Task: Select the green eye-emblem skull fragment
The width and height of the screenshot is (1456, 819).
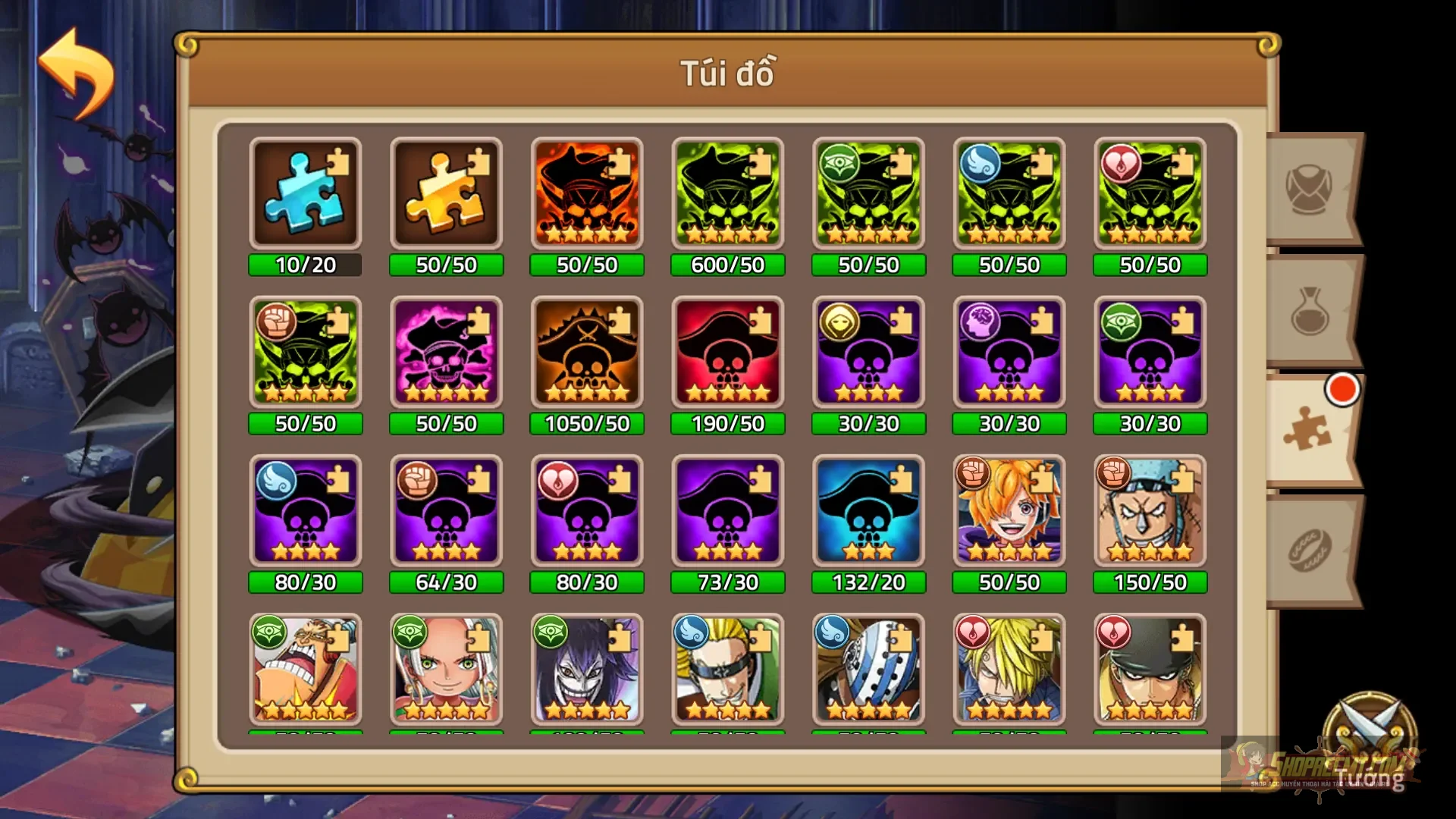Action: [x=868, y=193]
